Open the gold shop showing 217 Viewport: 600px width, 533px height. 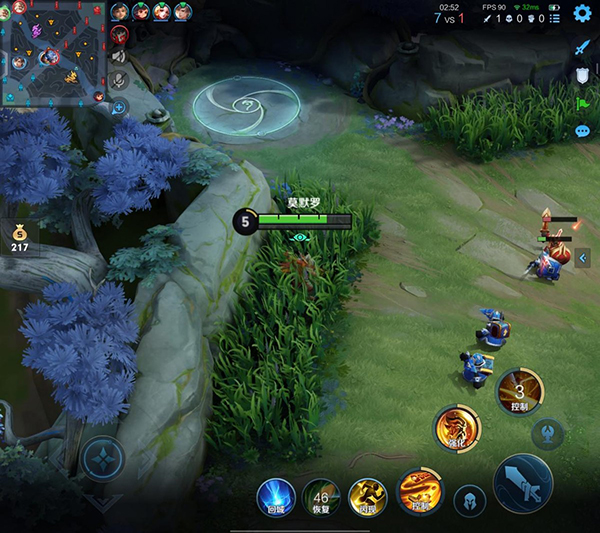point(20,236)
